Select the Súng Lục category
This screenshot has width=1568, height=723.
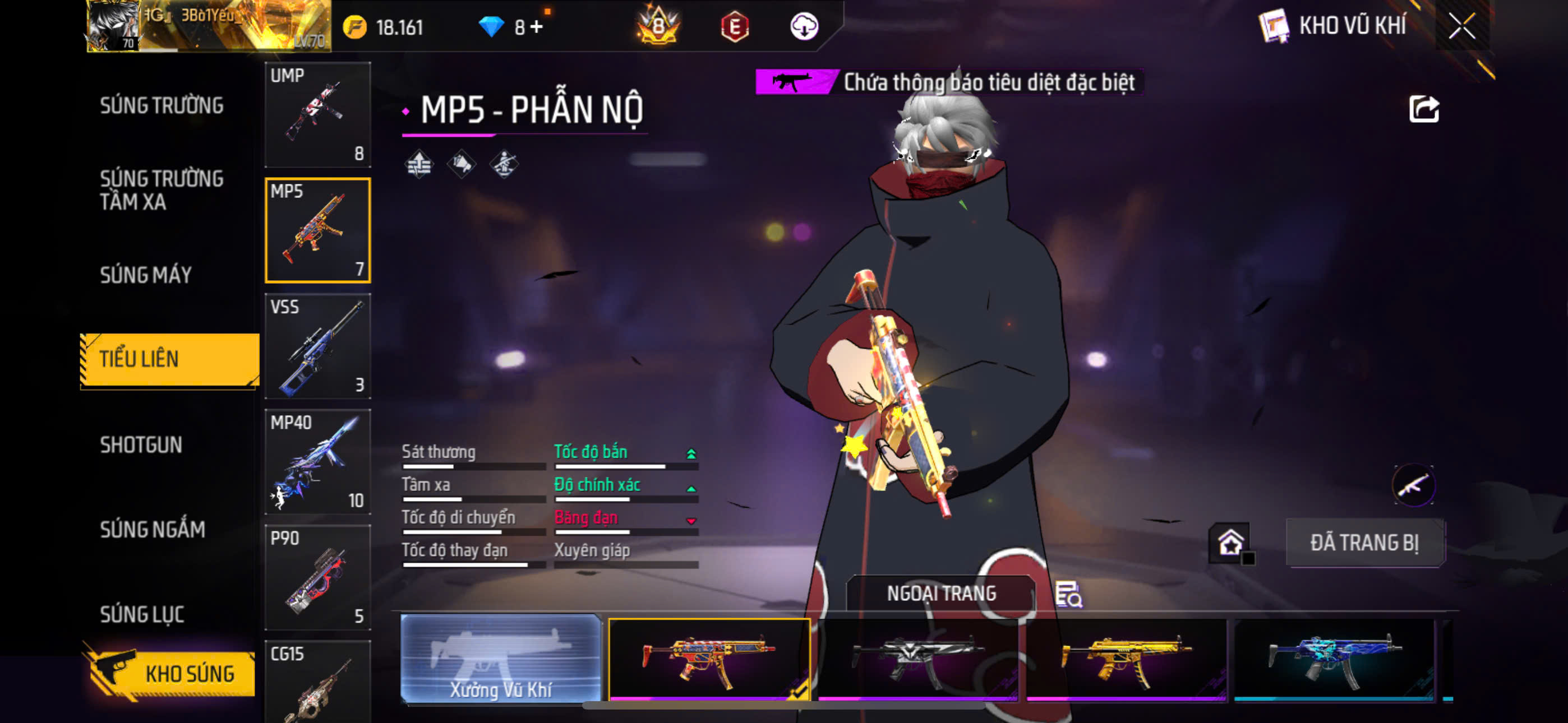point(142,614)
